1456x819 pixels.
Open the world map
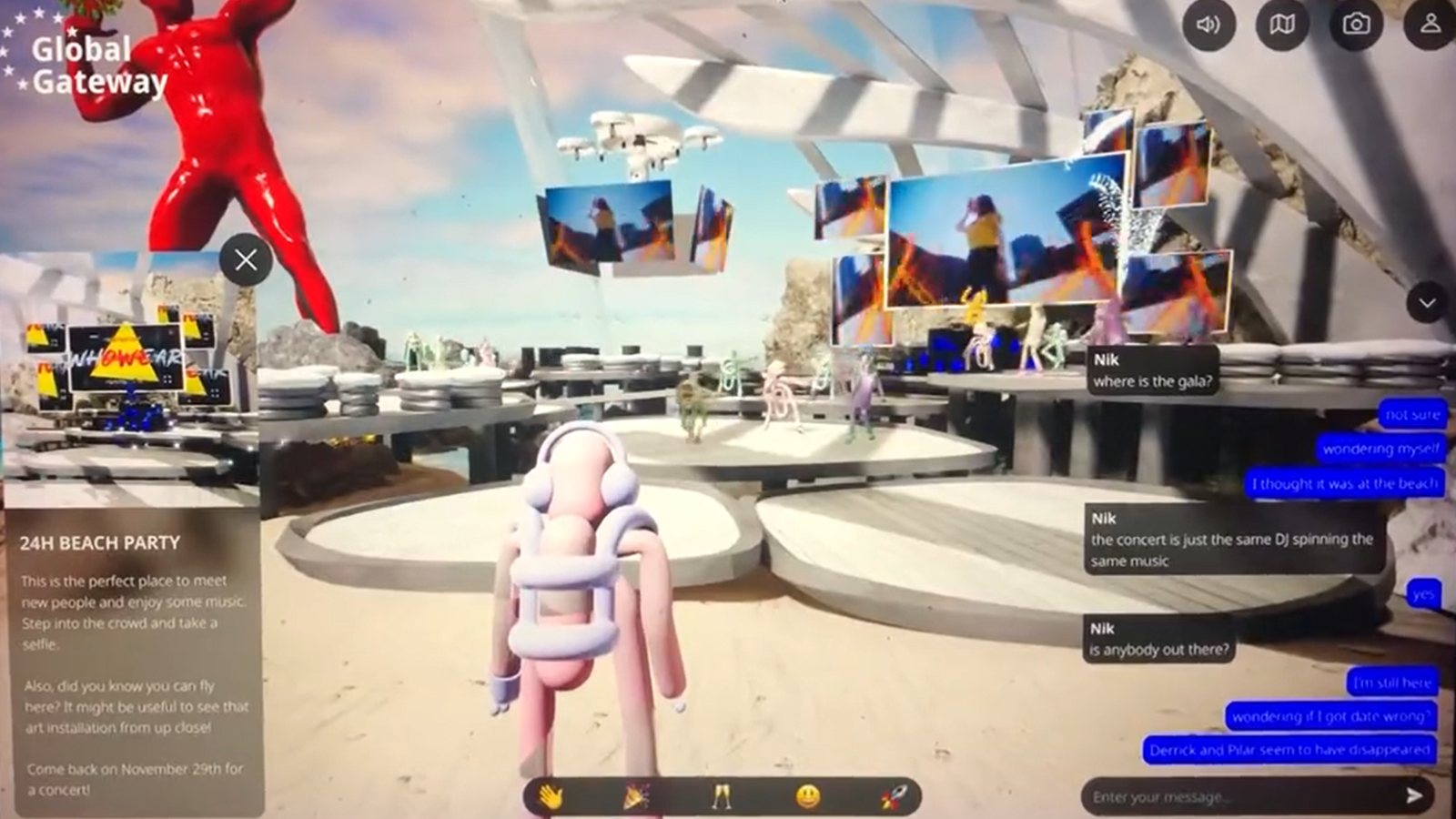tap(1282, 25)
